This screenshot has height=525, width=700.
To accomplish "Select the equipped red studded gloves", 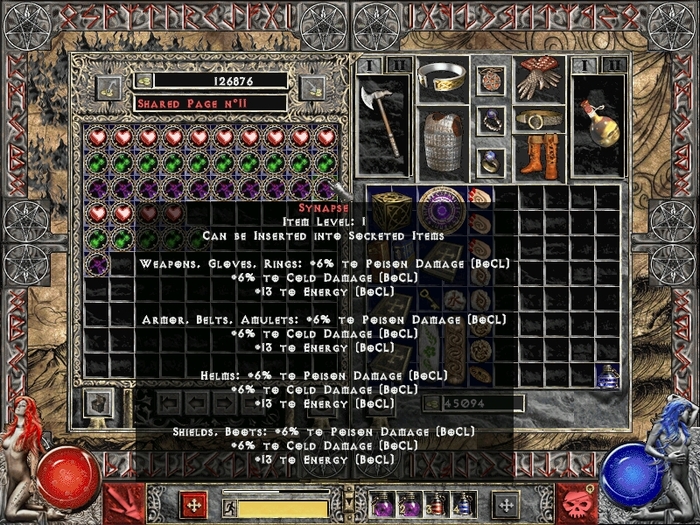I will [x=539, y=80].
